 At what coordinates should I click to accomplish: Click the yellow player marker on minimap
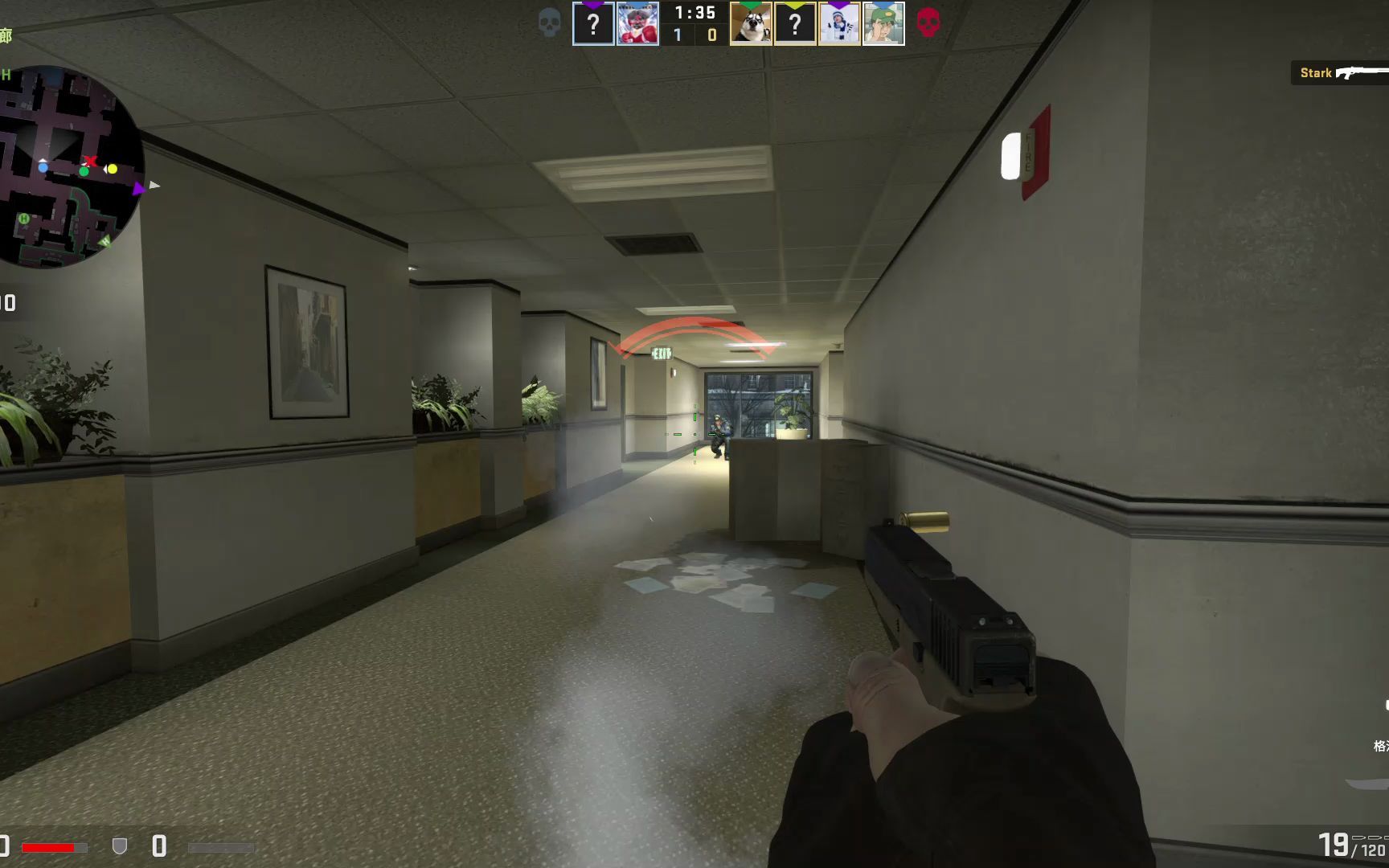coord(113,167)
